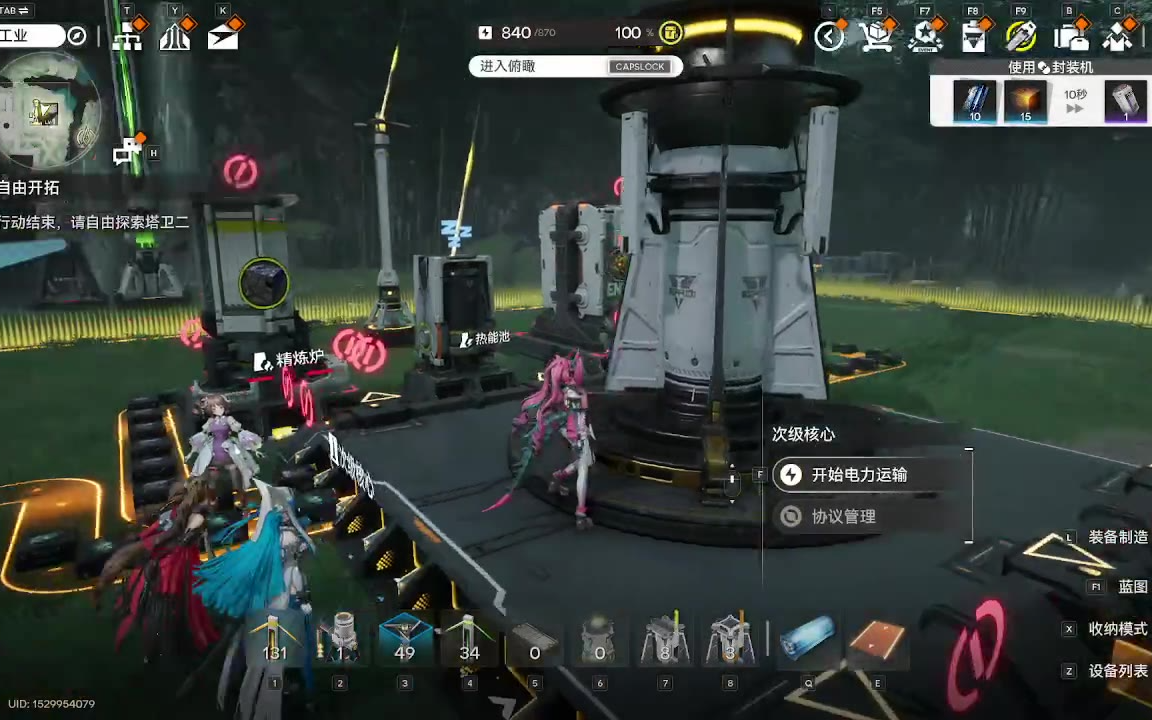
Task: Open the tech tree hierarchy icon
Action: pyautogui.click(x=127, y=38)
